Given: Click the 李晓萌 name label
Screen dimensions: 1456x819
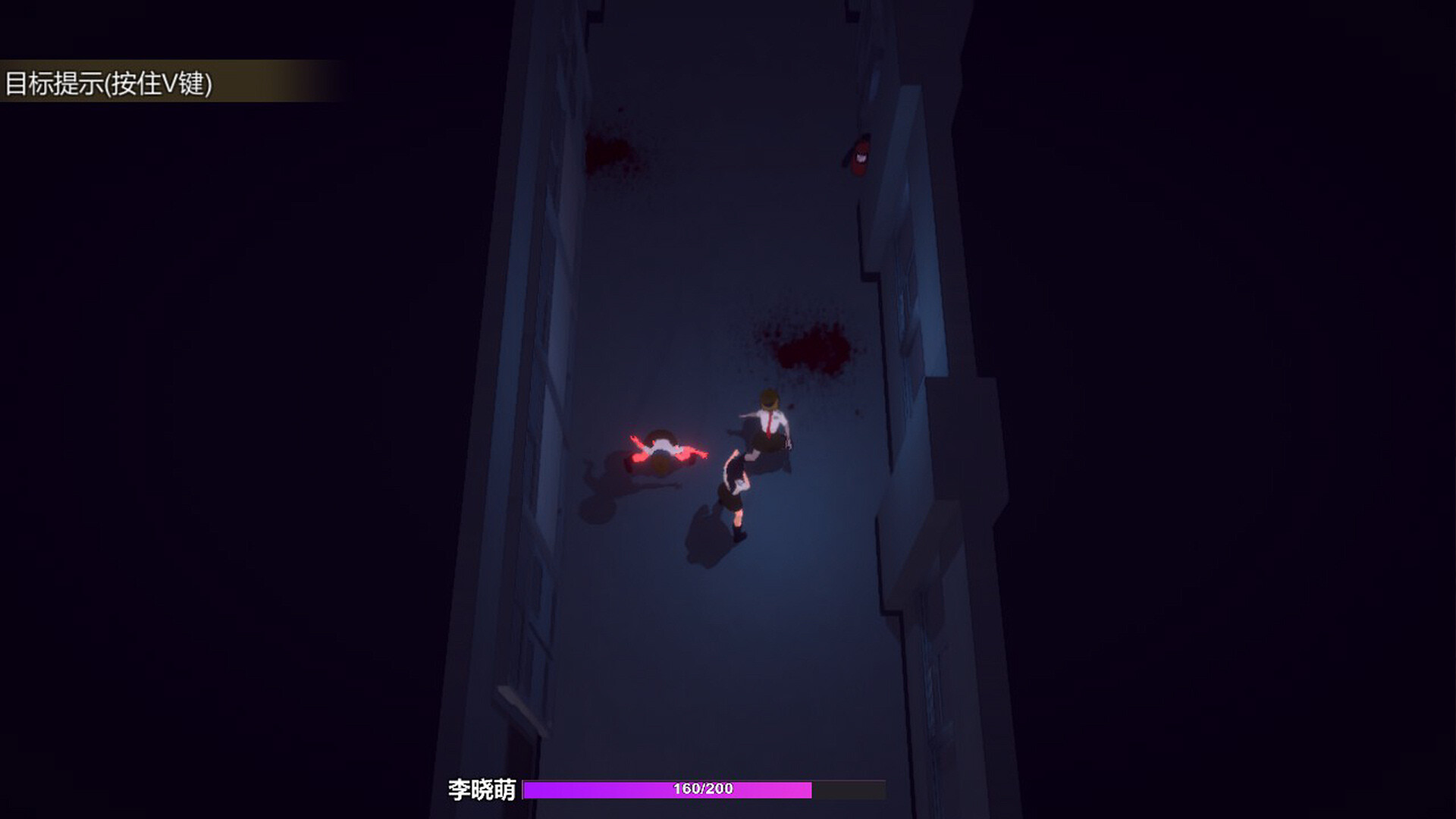Looking at the screenshot, I should click(x=482, y=789).
